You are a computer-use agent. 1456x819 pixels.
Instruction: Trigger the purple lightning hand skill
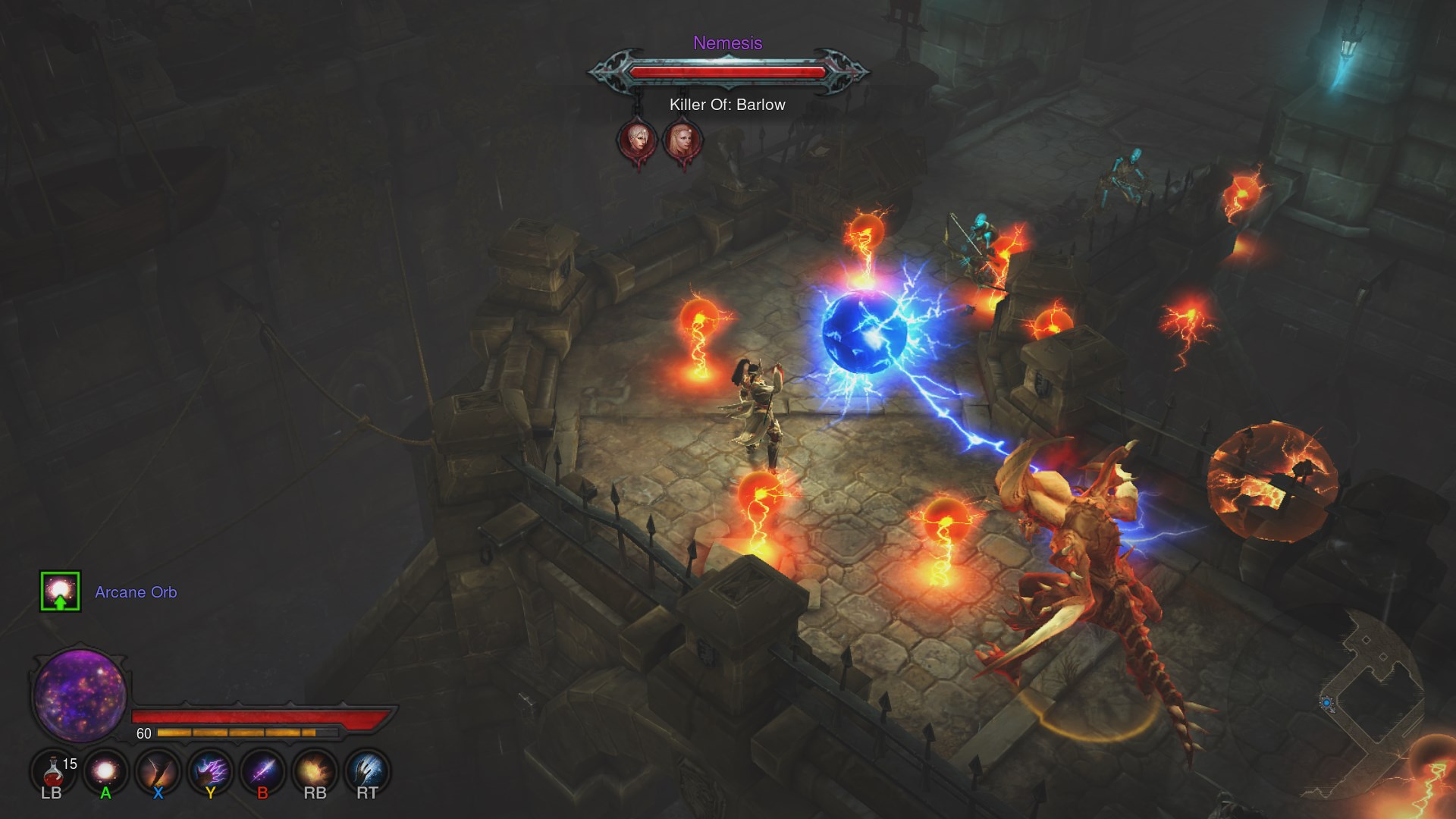[210, 771]
